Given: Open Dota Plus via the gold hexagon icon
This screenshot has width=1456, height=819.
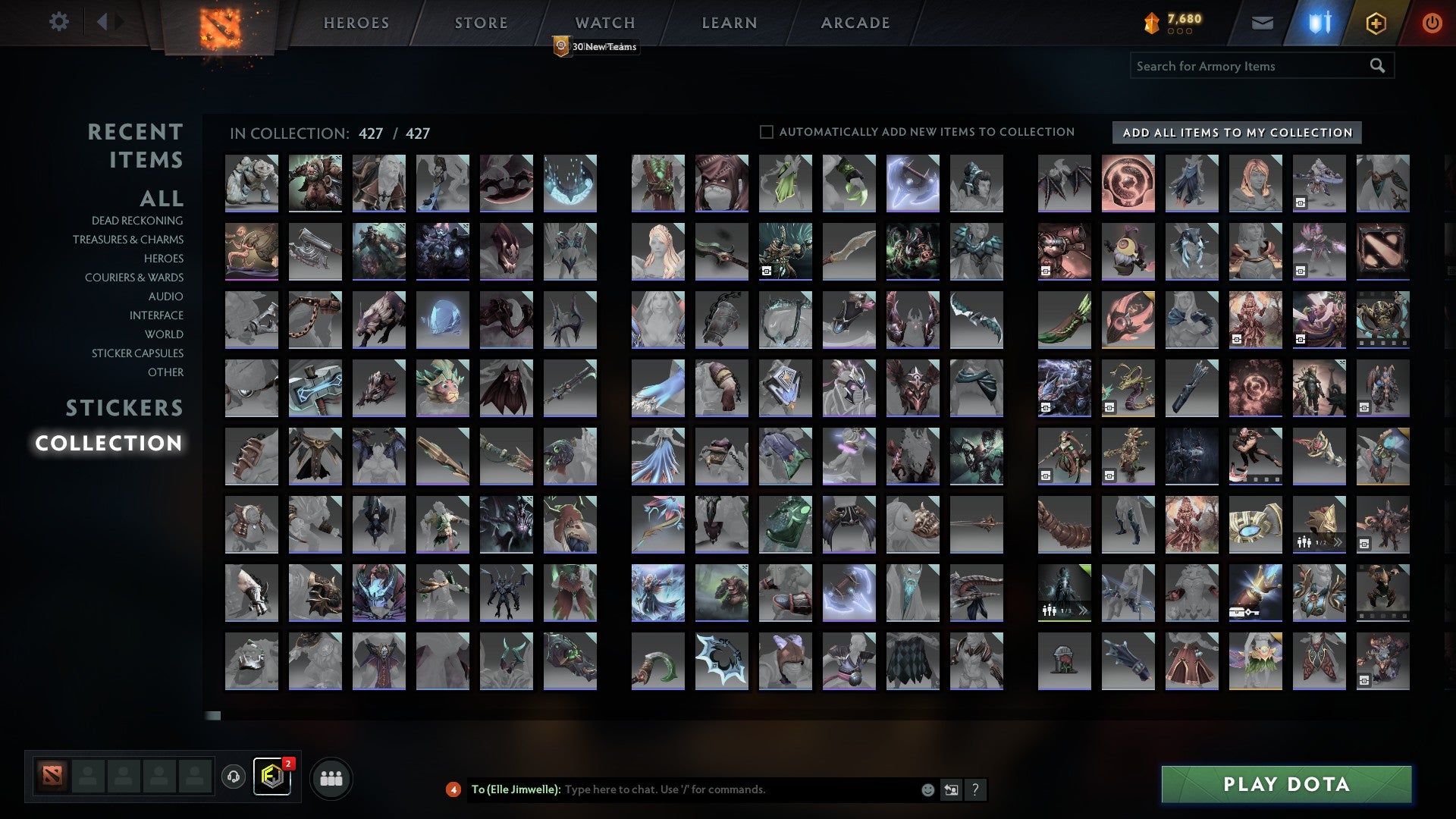Looking at the screenshot, I should 1376,23.
